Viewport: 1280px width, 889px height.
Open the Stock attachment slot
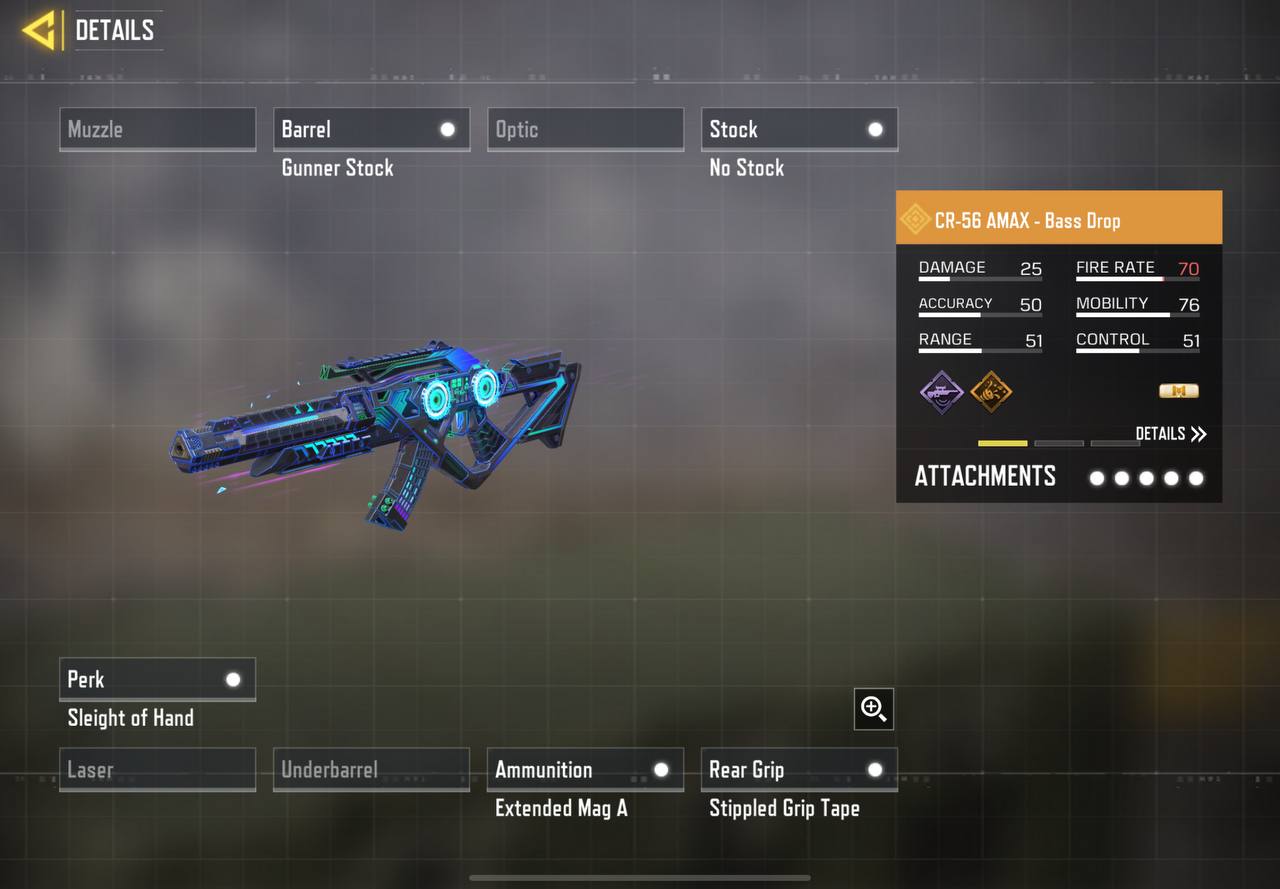coord(799,129)
